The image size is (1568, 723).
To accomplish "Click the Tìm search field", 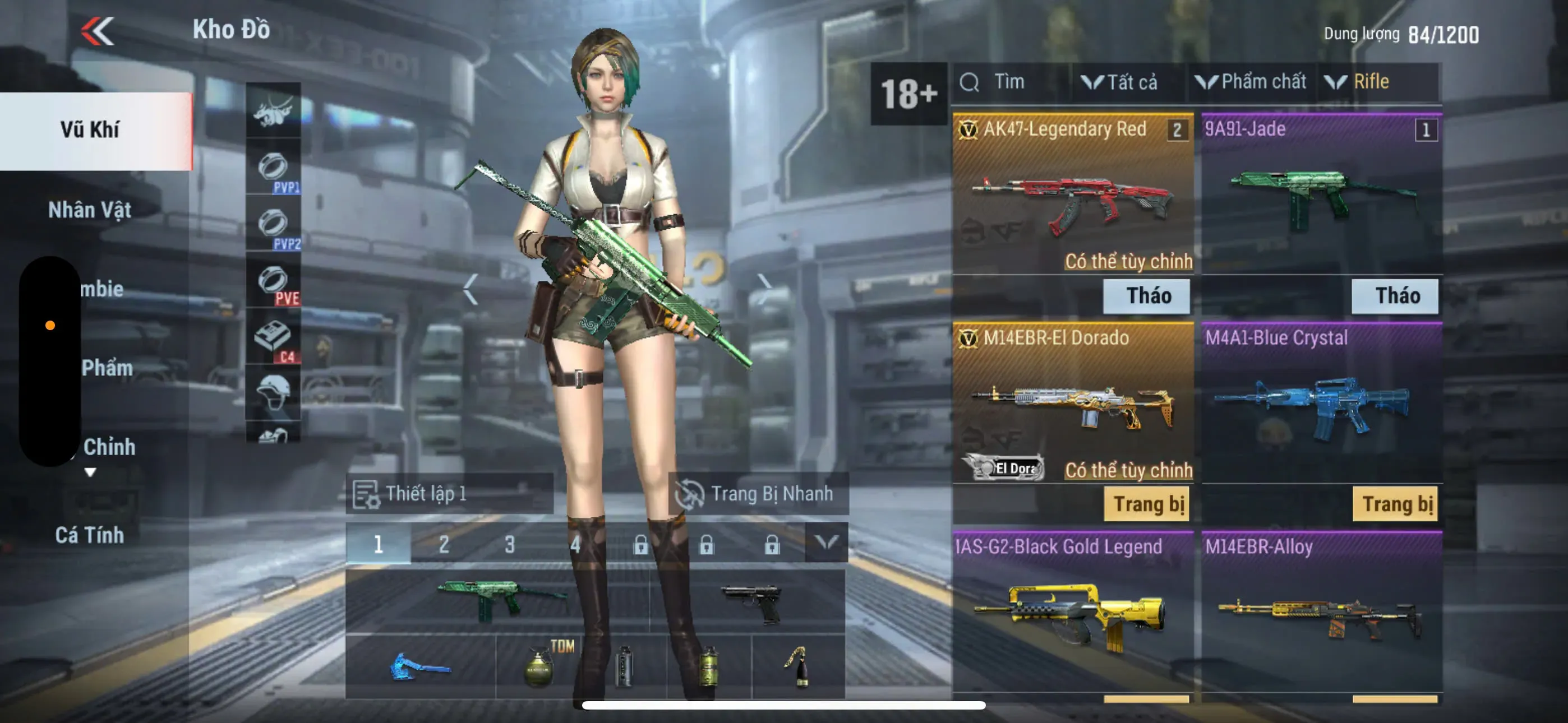I will click(1009, 82).
